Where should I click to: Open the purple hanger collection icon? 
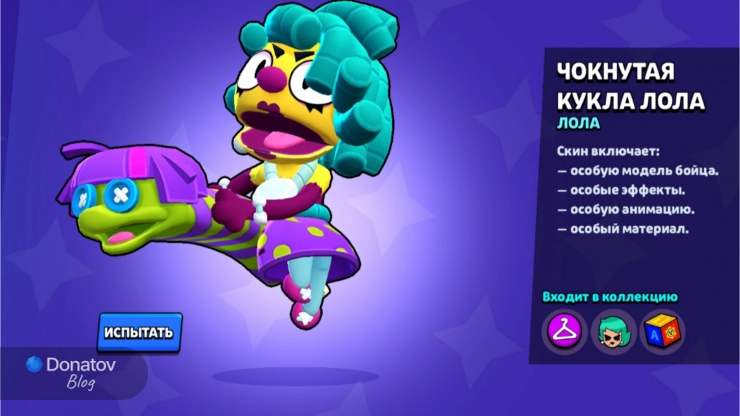[x=563, y=330]
